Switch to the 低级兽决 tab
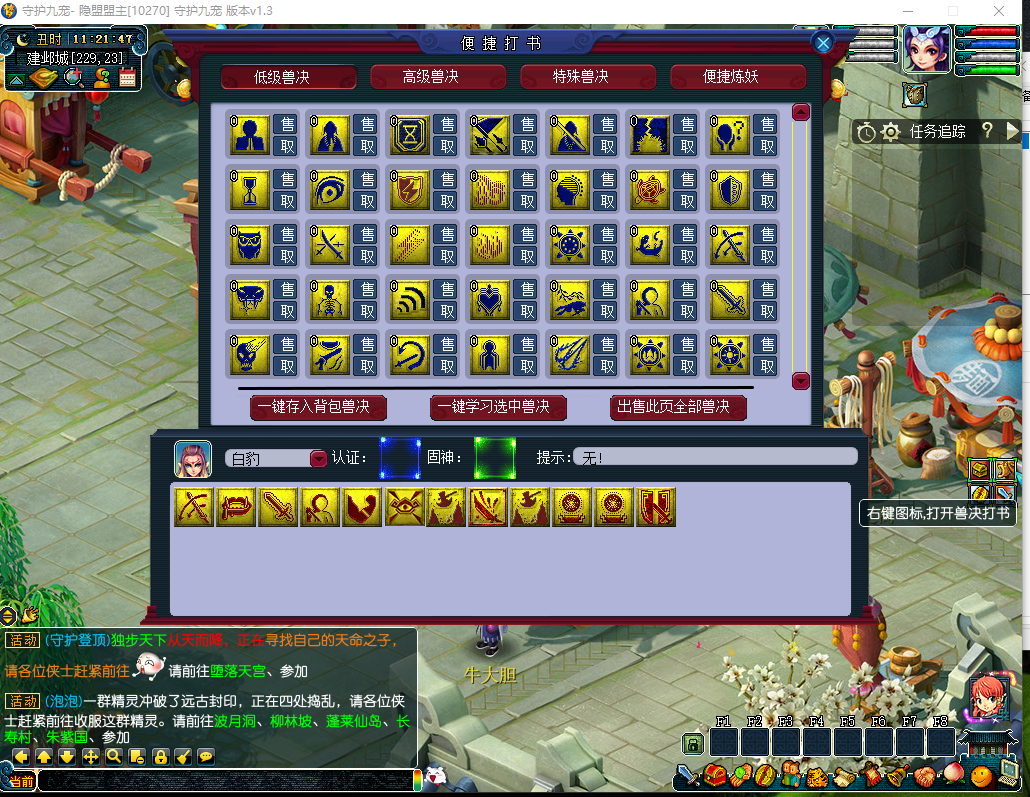Screen dimensions: 1030x797 (x=288, y=77)
